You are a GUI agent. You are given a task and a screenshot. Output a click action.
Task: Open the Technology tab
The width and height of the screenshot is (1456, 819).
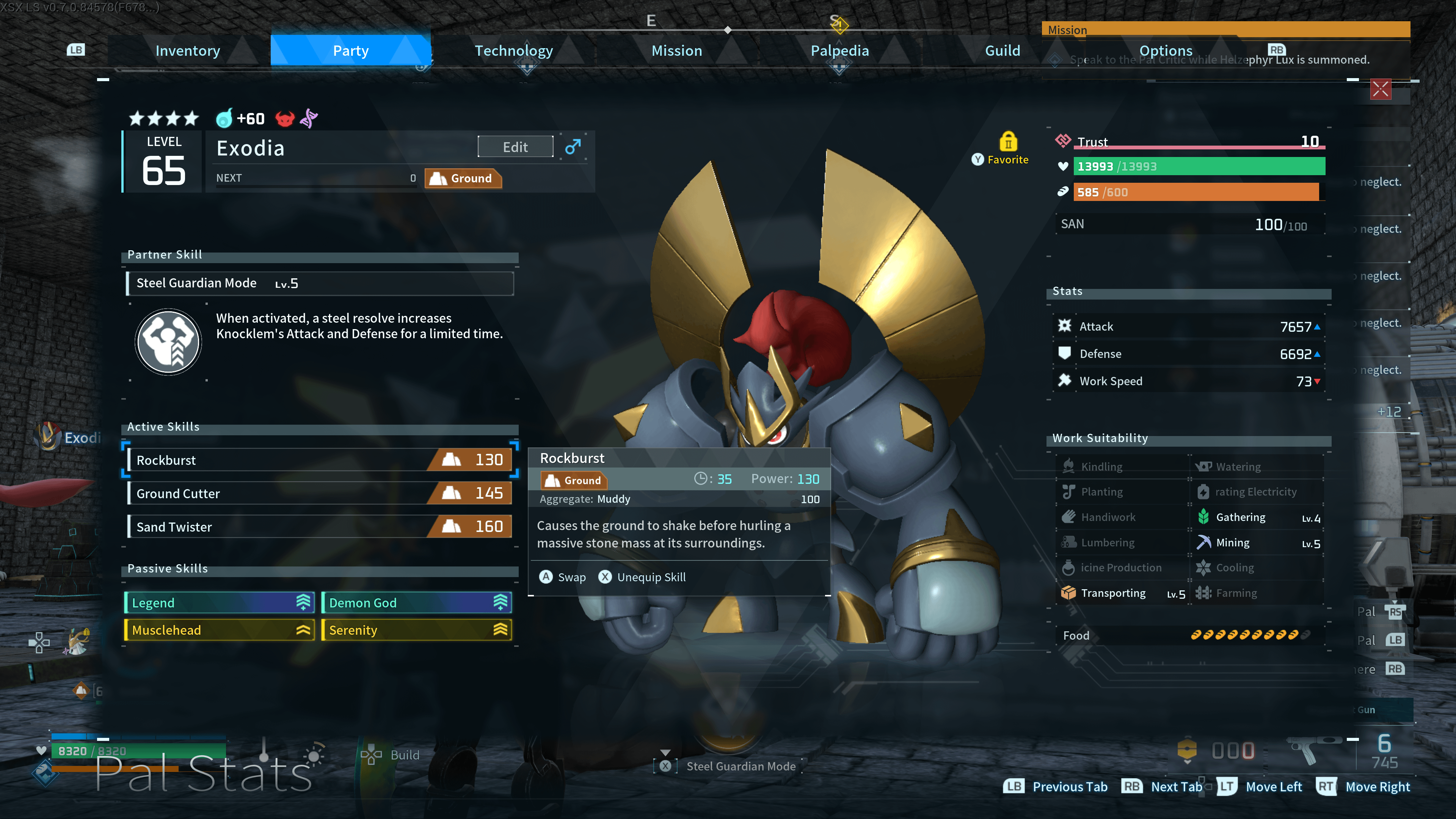(513, 51)
